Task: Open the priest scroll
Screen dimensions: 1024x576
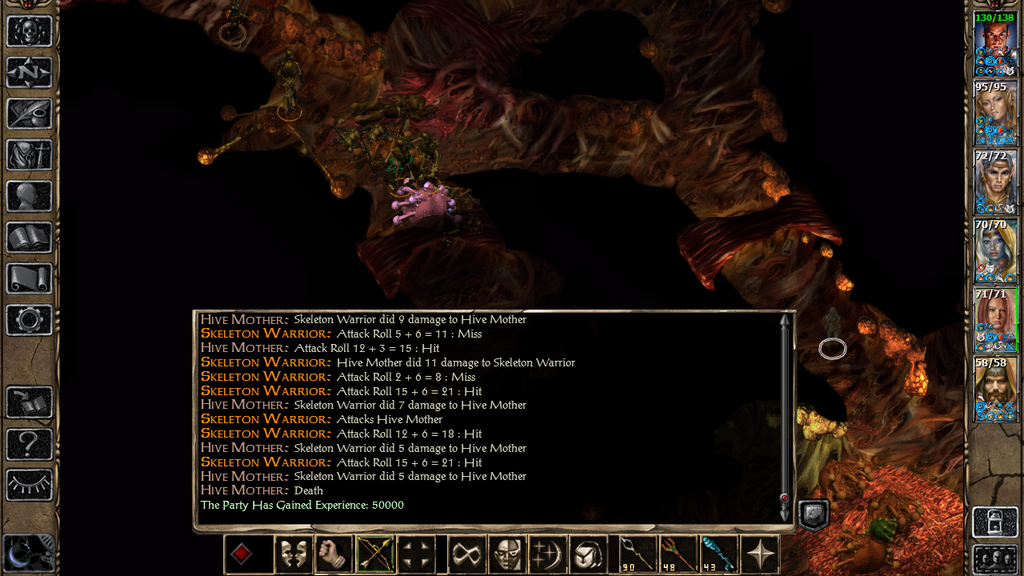Action: tap(29, 278)
